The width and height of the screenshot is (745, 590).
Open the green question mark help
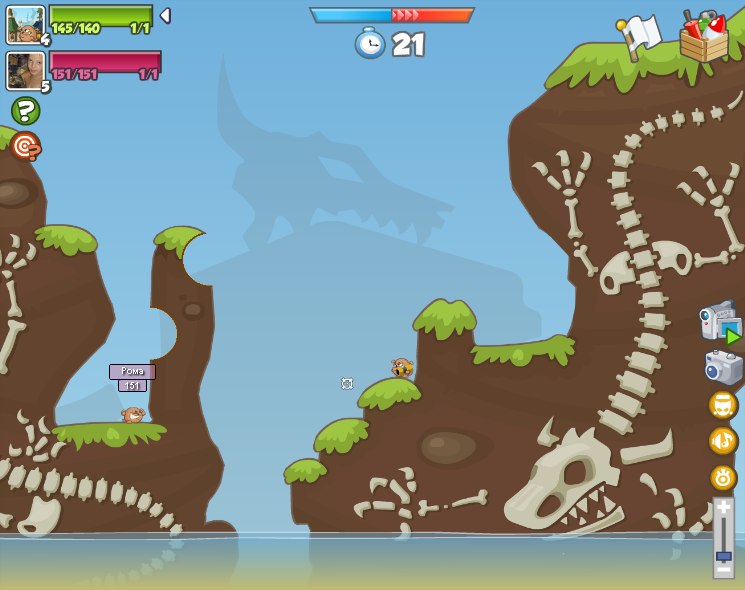point(25,110)
